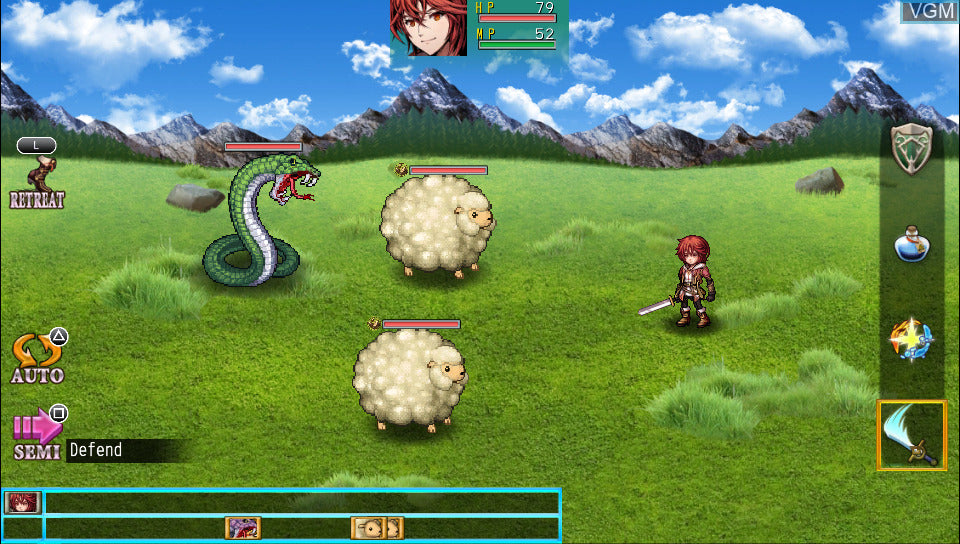Click the sheep turn-order portrait

pos(377,528)
